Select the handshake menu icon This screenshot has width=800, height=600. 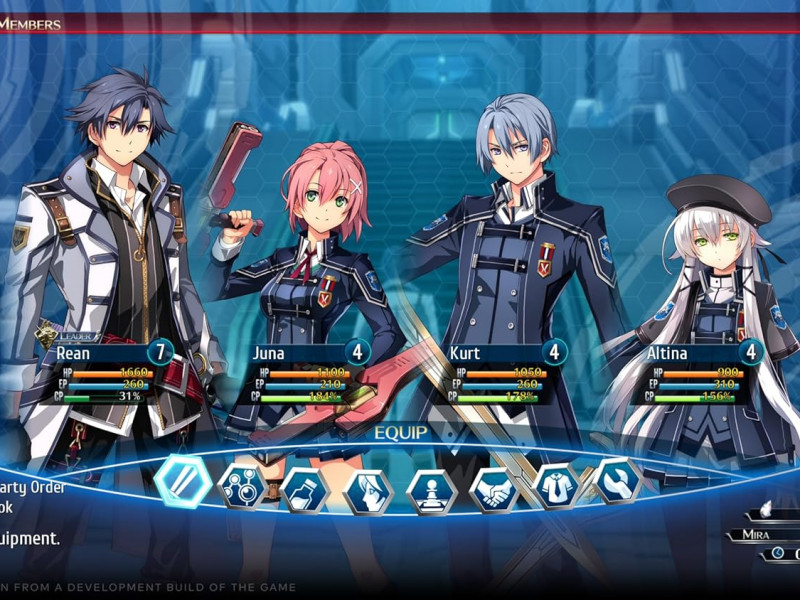[494, 490]
